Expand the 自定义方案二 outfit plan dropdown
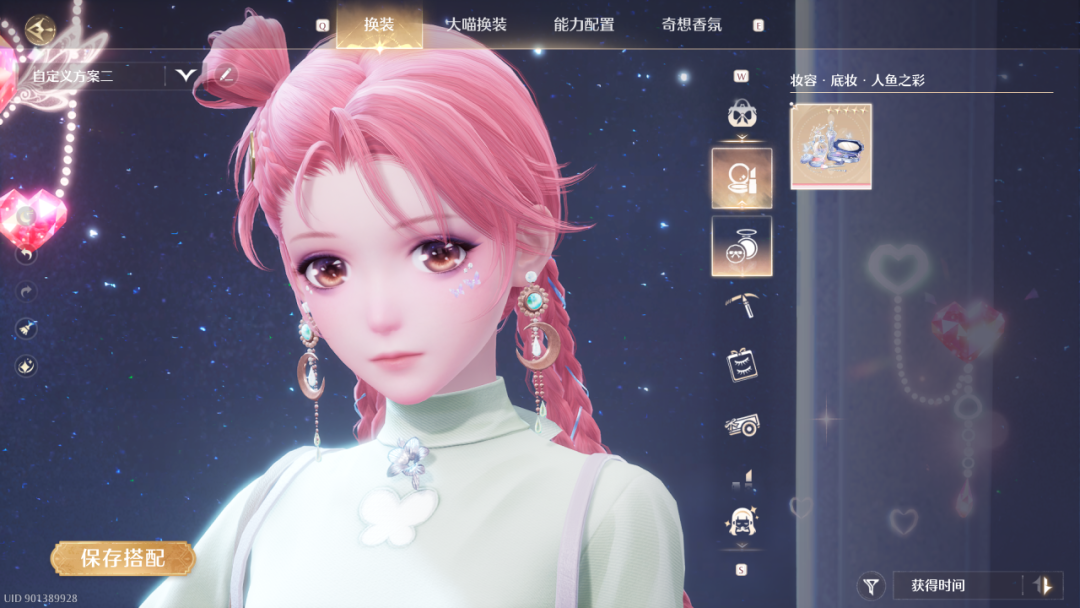1080x608 pixels. [x=186, y=75]
